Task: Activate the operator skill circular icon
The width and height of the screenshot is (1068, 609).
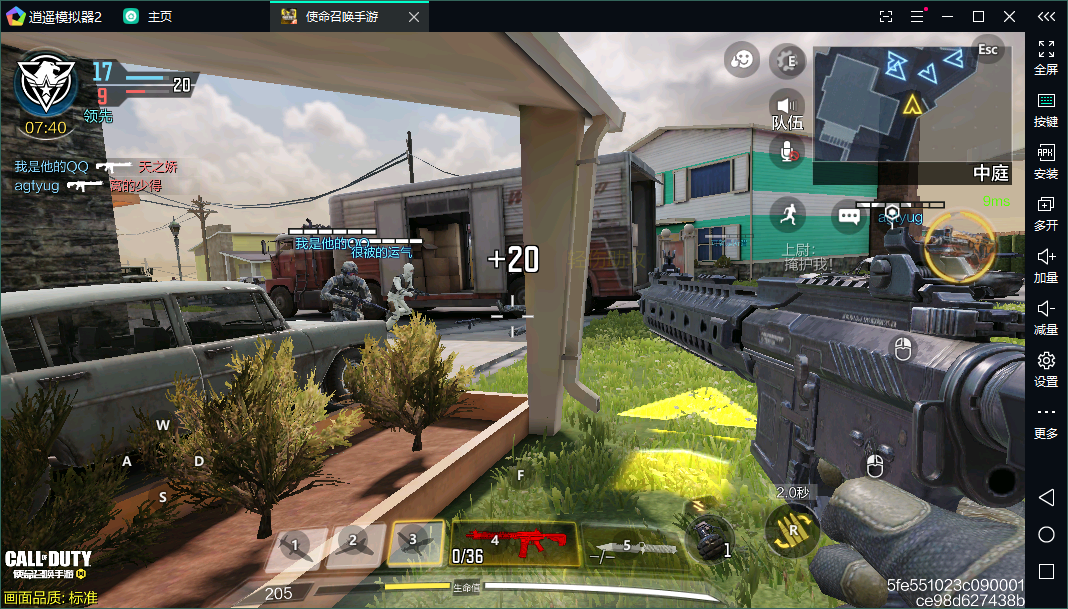Action: (x=959, y=247)
